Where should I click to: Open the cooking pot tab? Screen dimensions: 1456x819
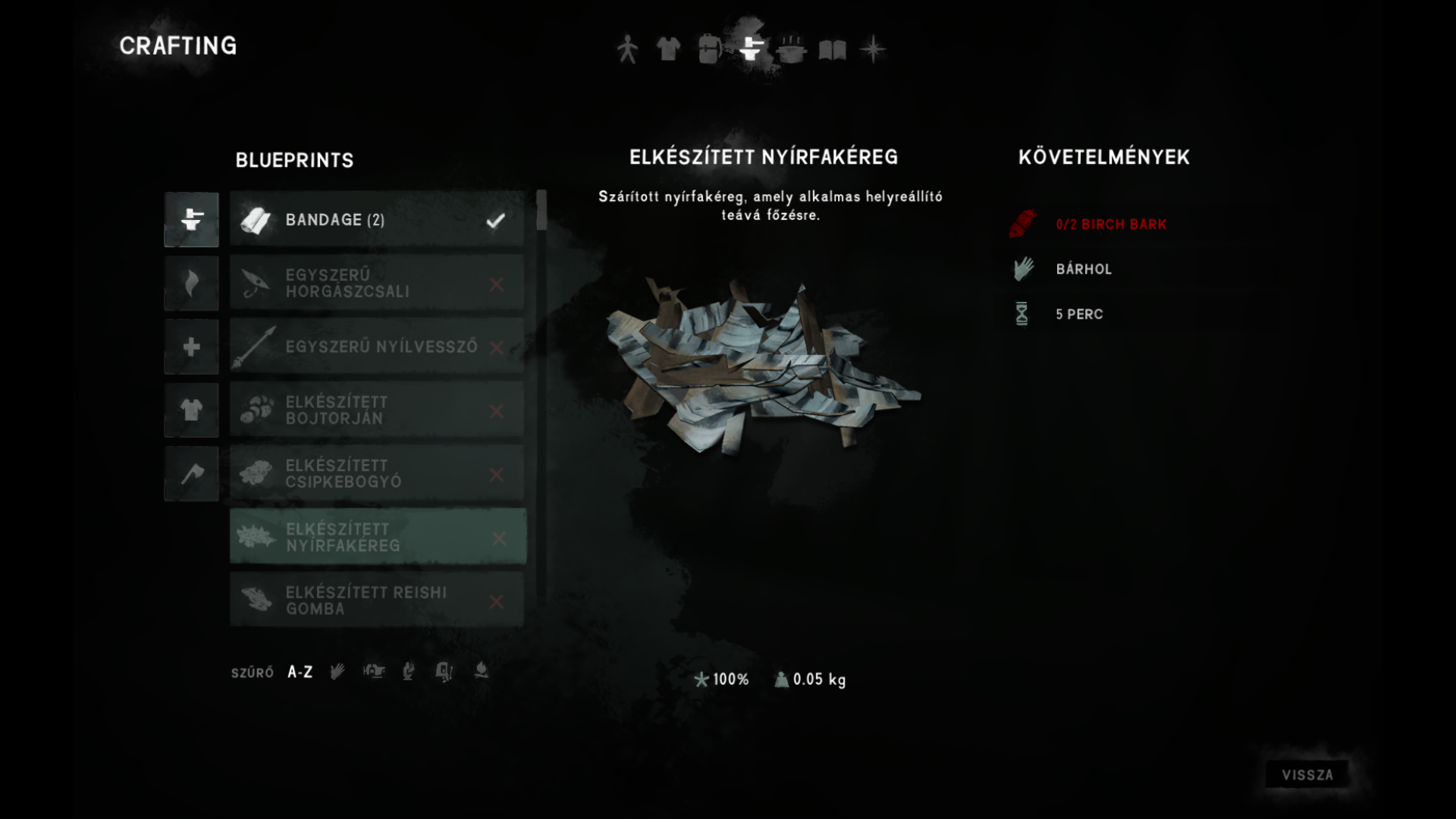(x=791, y=49)
